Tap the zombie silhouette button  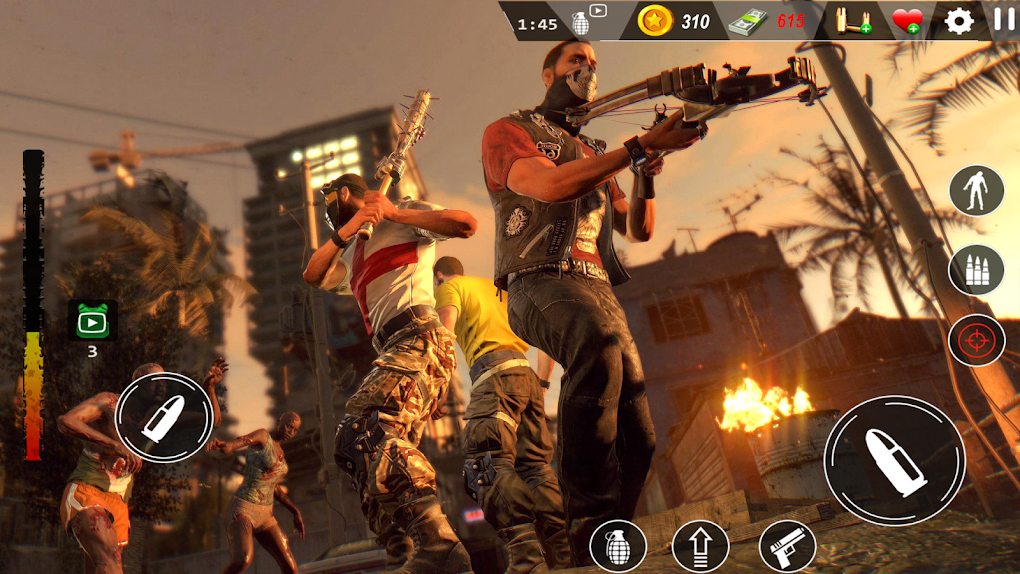pyautogui.click(x=976, y=190)
